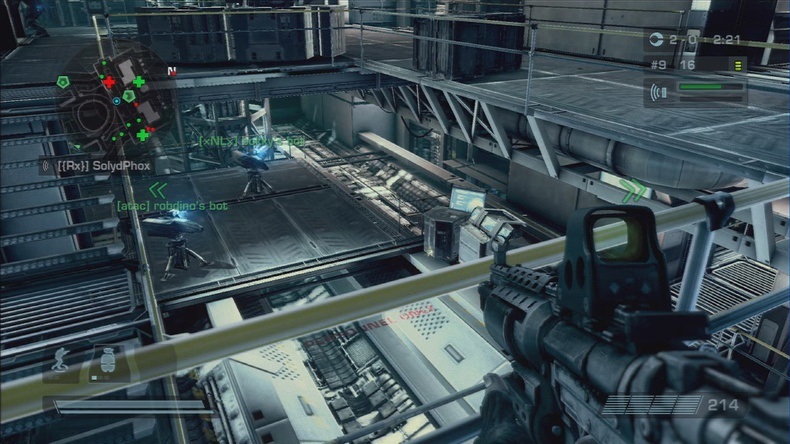Select the signal beacon objective icon

click(x=660, y=90)
